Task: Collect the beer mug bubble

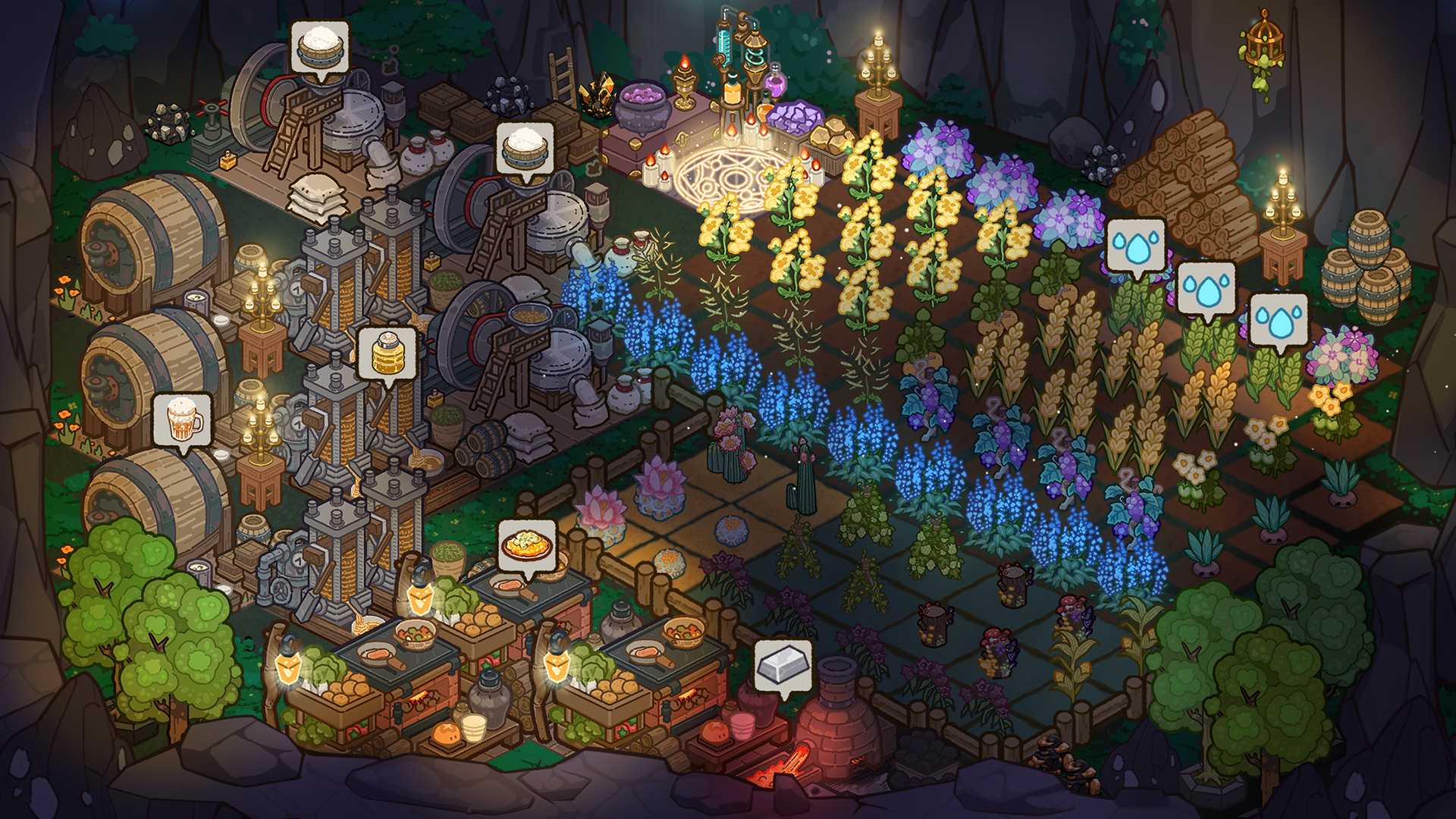Action: pyautogui.click(x=182, y=419)
